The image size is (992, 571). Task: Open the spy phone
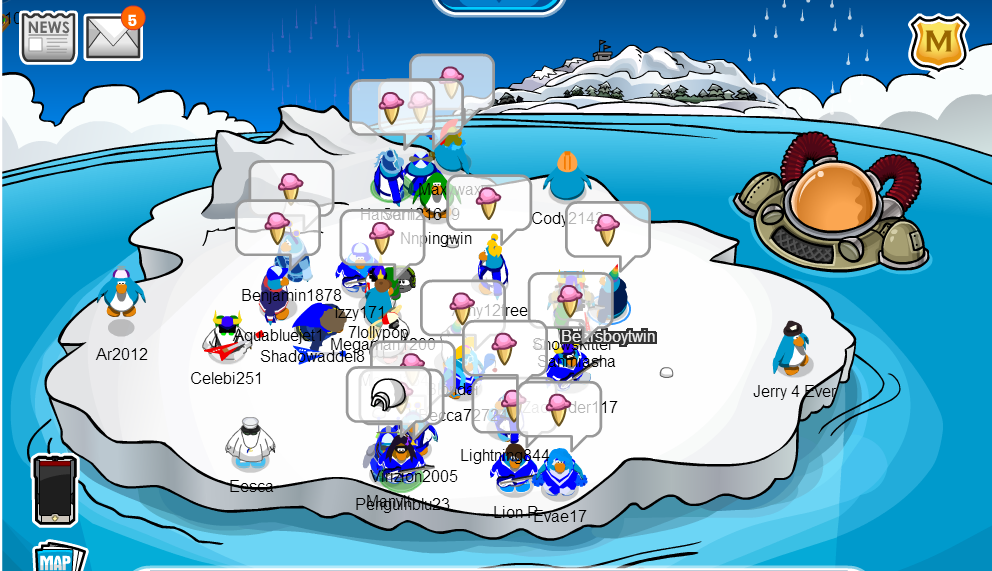[x=54, y=489]
